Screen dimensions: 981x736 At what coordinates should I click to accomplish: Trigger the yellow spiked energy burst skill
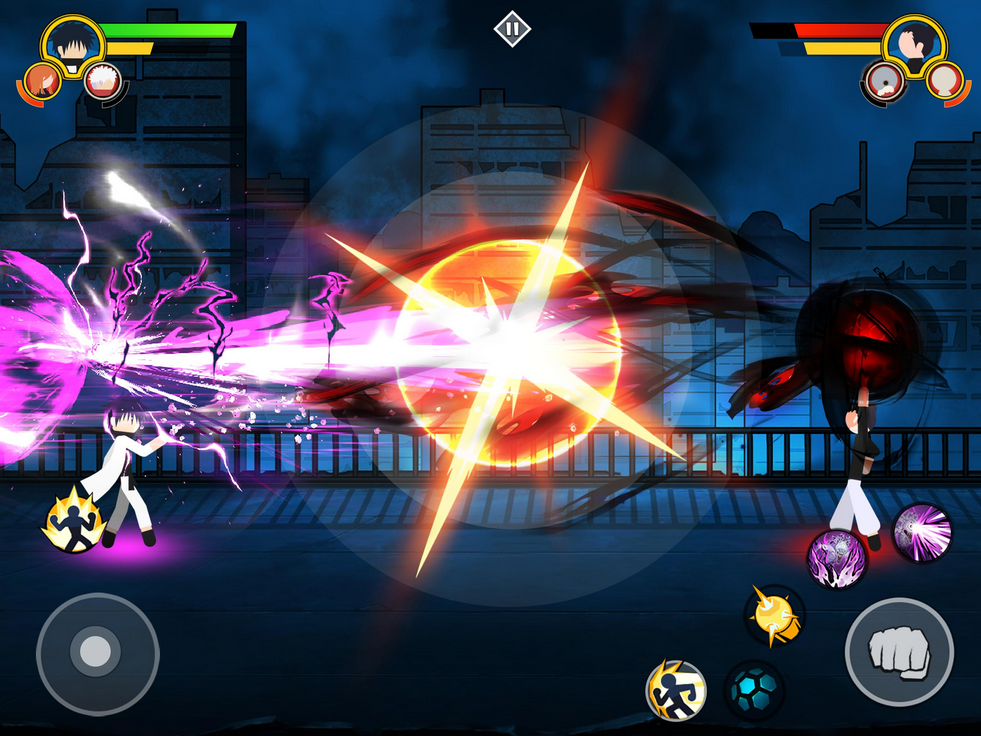(773, 615)
